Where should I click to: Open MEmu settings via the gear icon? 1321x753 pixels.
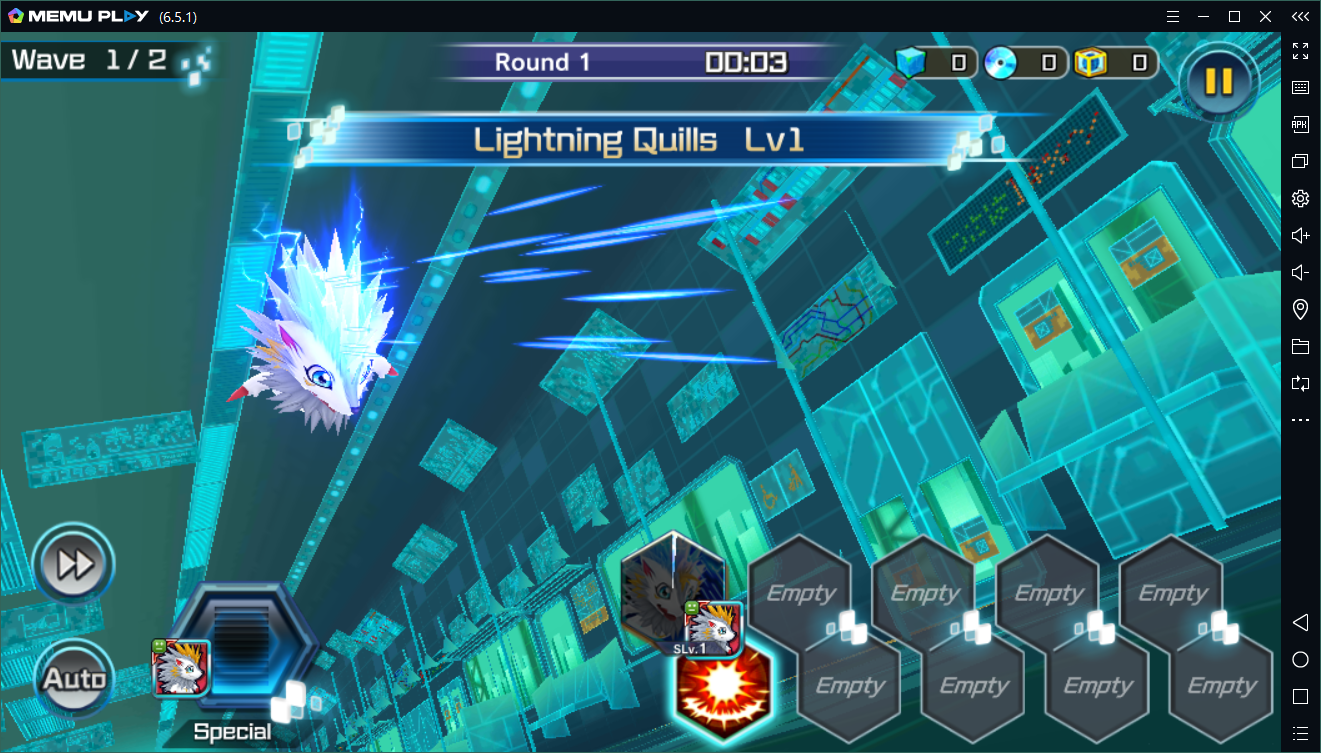pos(1300,198)
